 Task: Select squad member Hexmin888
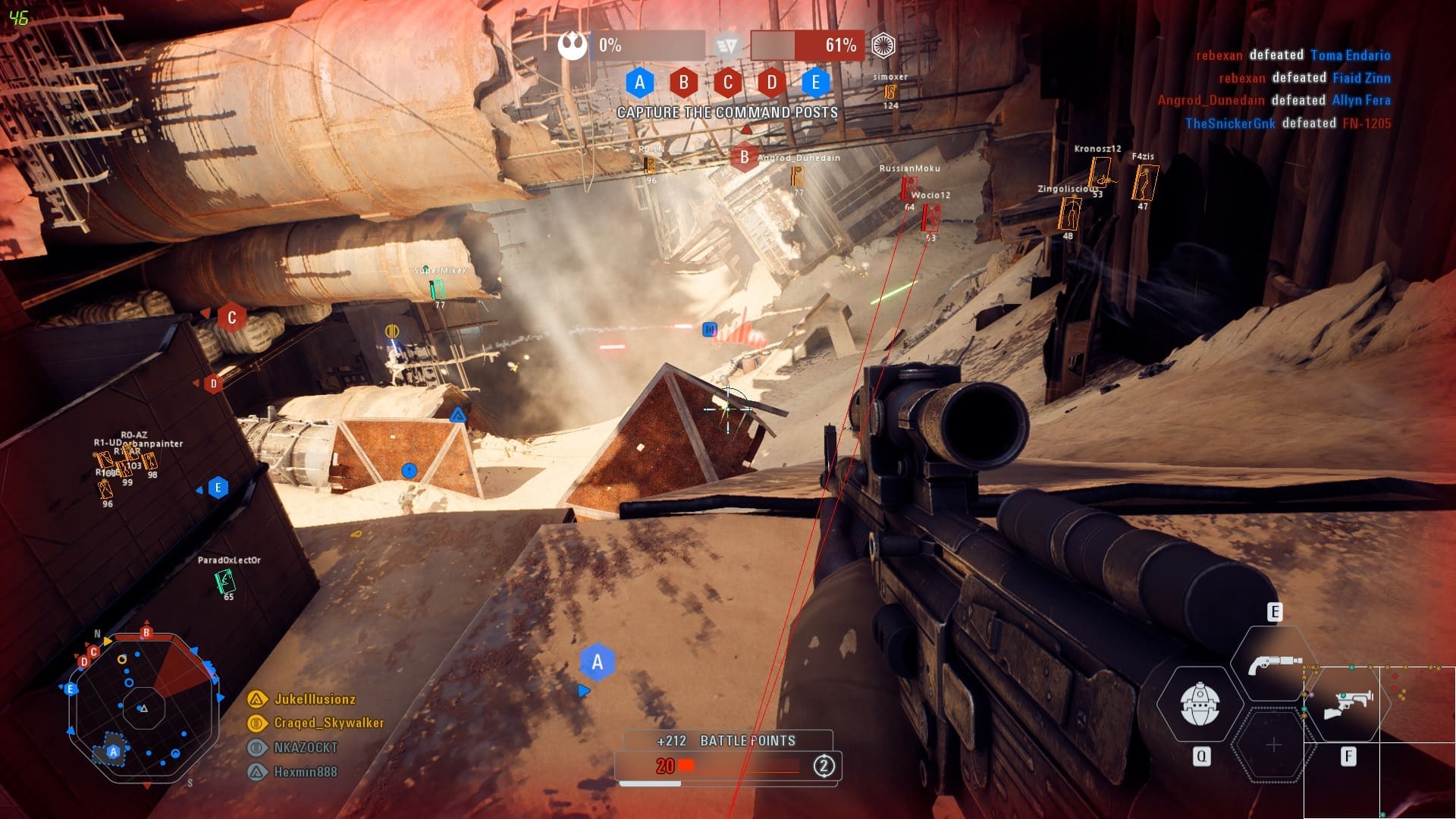coord(305,772)
